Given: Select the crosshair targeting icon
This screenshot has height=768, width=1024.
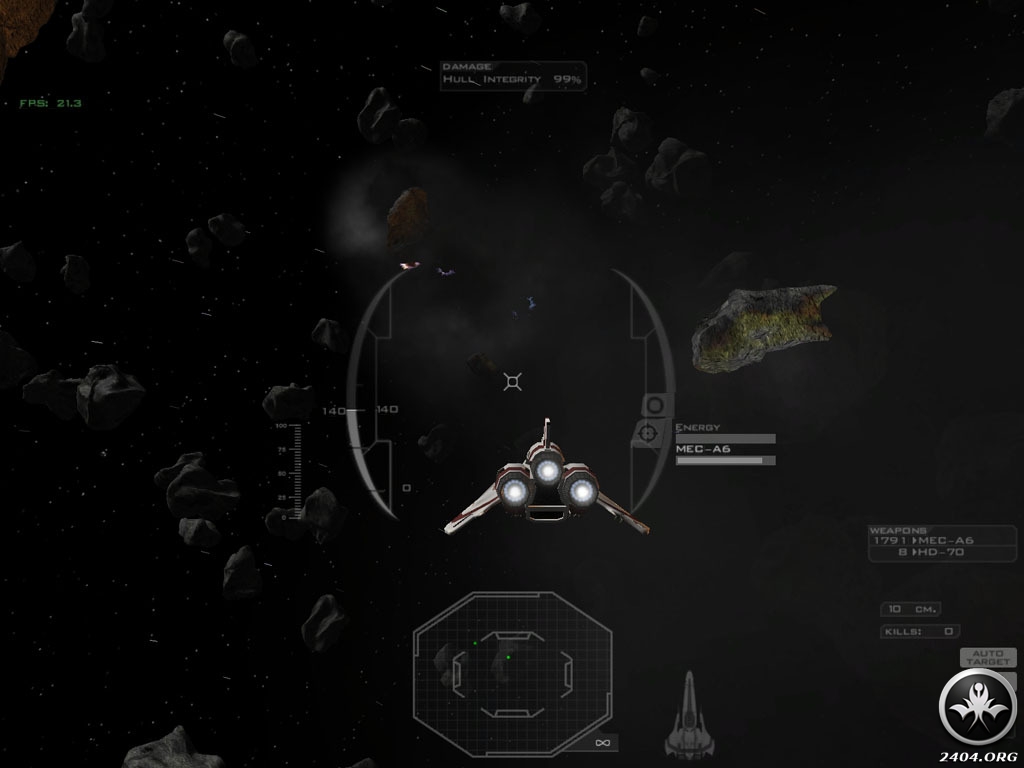Looking at the screenshot, I should click(x=648, y=433).
